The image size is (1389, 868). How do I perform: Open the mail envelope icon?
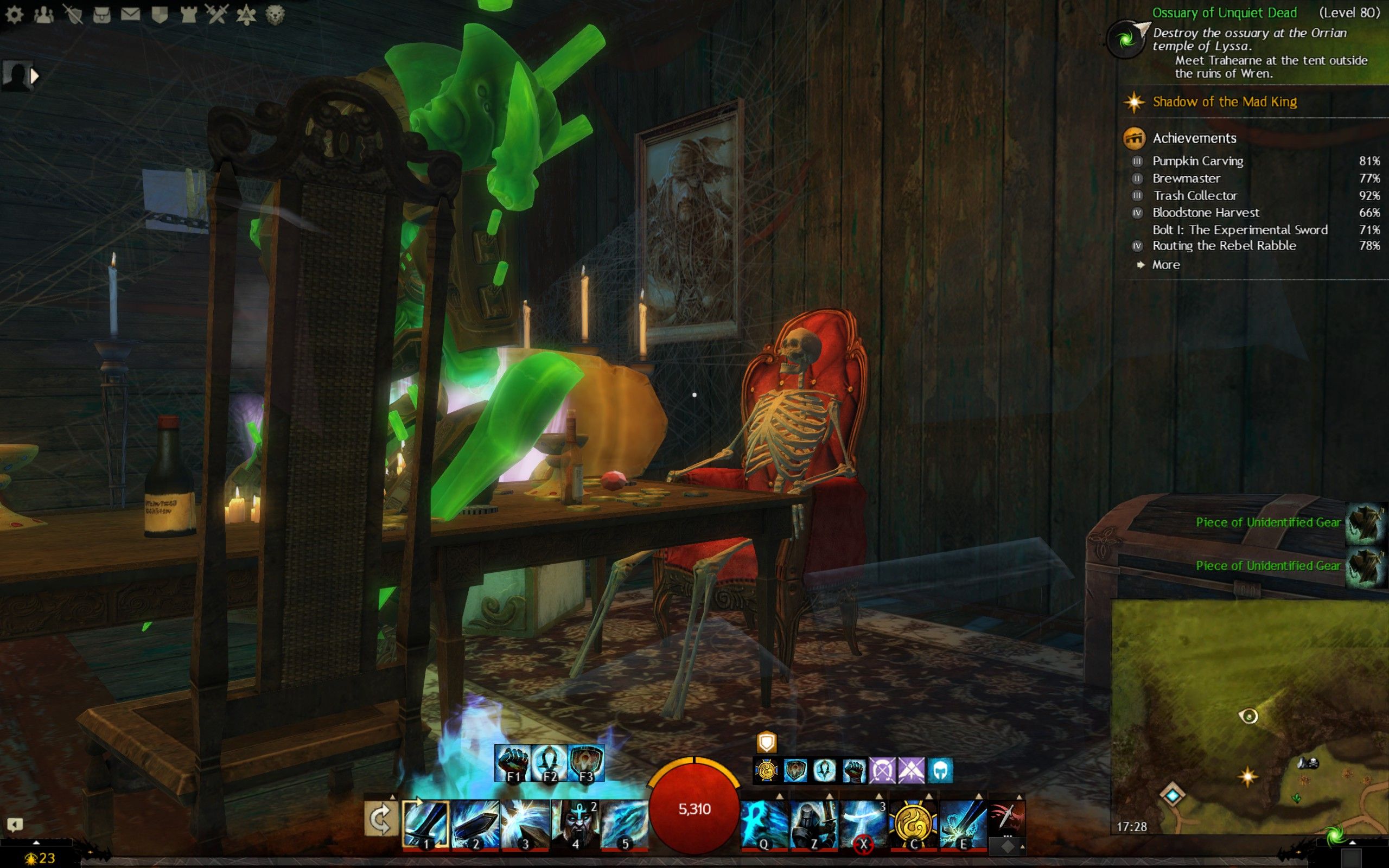[x=130, y=14]
